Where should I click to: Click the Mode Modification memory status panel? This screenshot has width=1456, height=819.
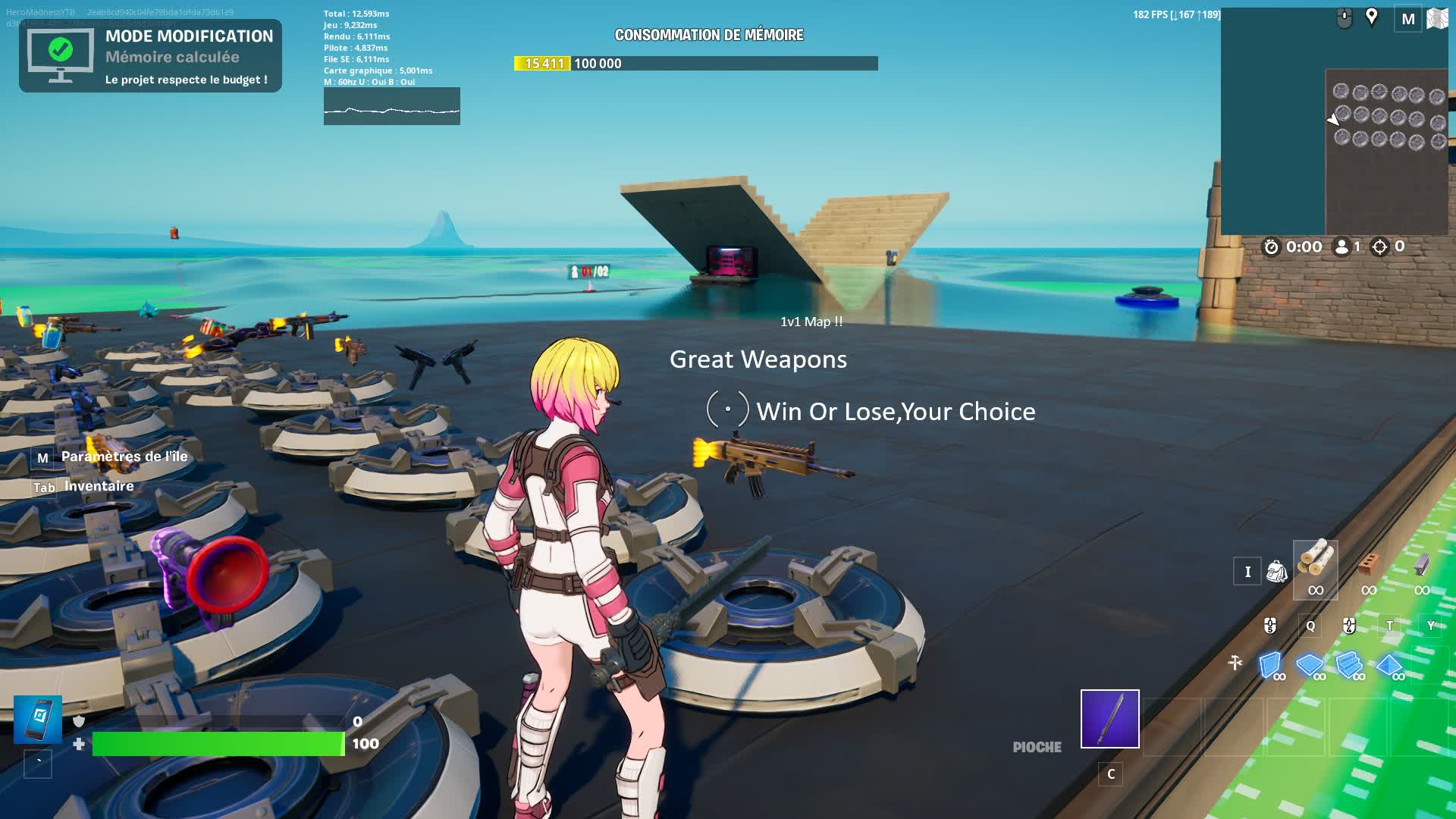pyautogui.click(x=150, y=56)
